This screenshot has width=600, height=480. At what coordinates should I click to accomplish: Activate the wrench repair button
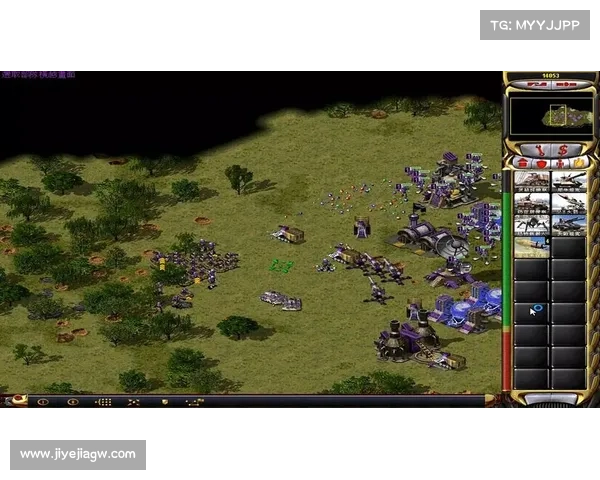[x=538, y=149]
